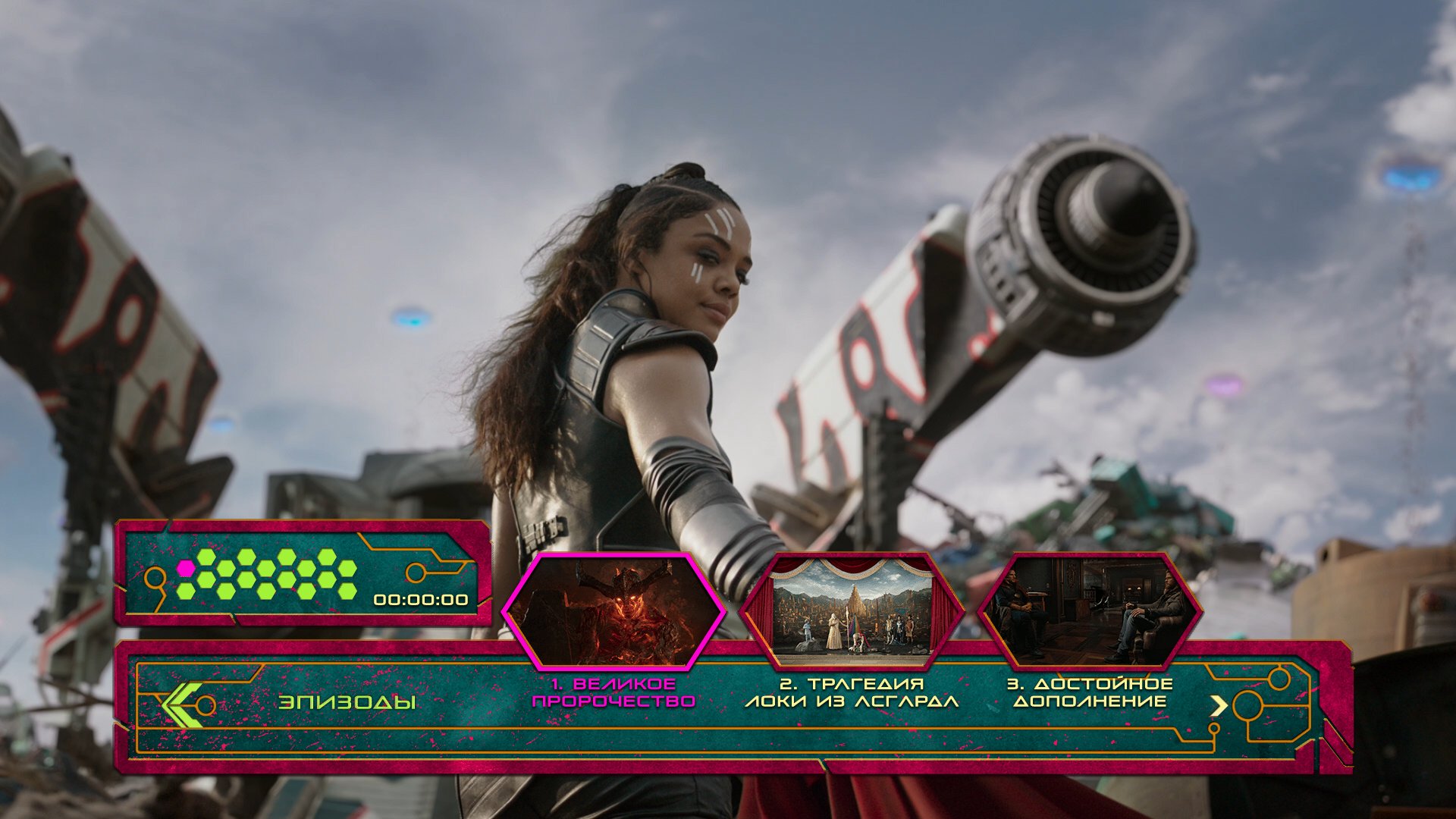Open the theater stage chapter thumbnail
The image size is (1456, 819).
pyautogui.click(x=852, y=611)
